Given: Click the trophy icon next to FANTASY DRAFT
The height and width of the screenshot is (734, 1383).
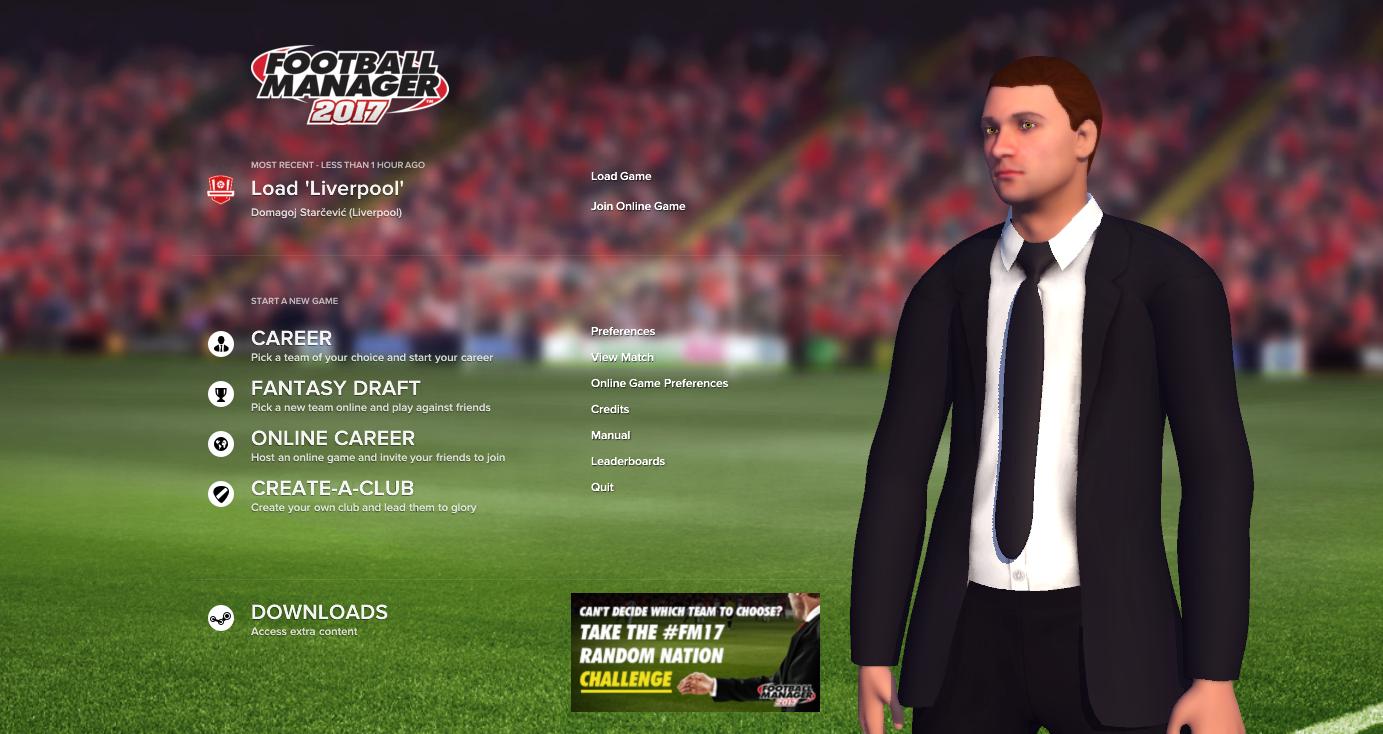Looking at the screenshot, I should click(x=220, y=394).
